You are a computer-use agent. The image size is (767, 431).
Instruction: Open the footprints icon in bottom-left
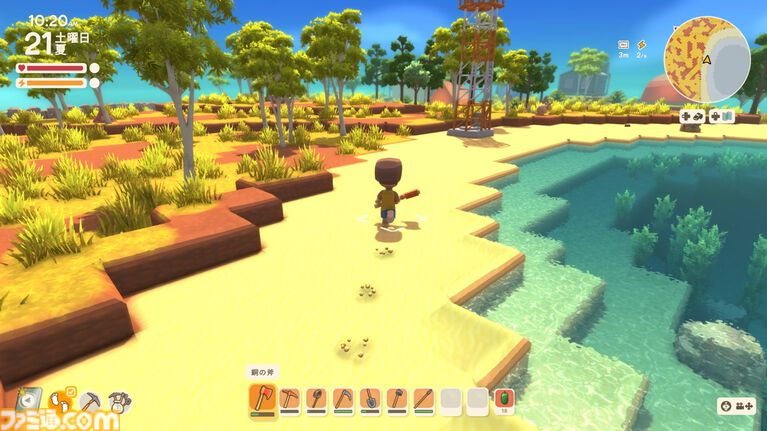click(x=62, y=401)
